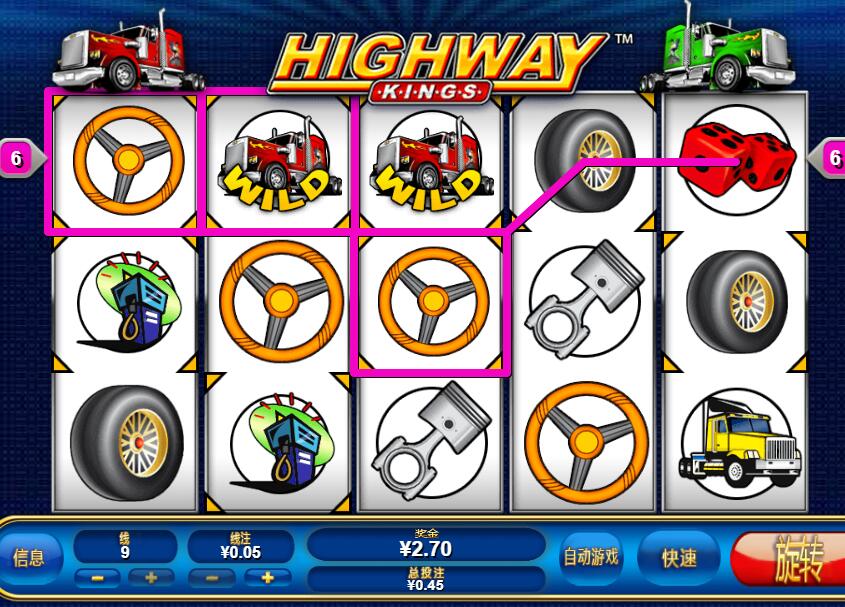Select the left payline 6 marker

click(17, 158)
